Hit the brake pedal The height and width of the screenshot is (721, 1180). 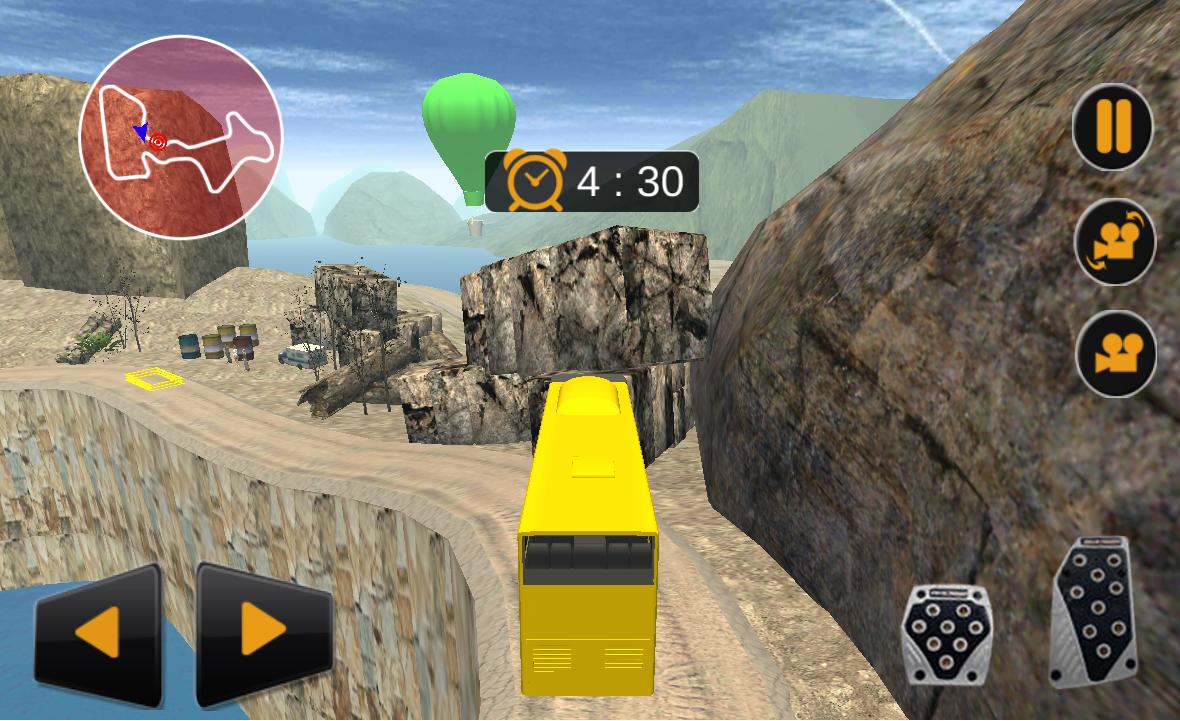[x=946, y=633]
